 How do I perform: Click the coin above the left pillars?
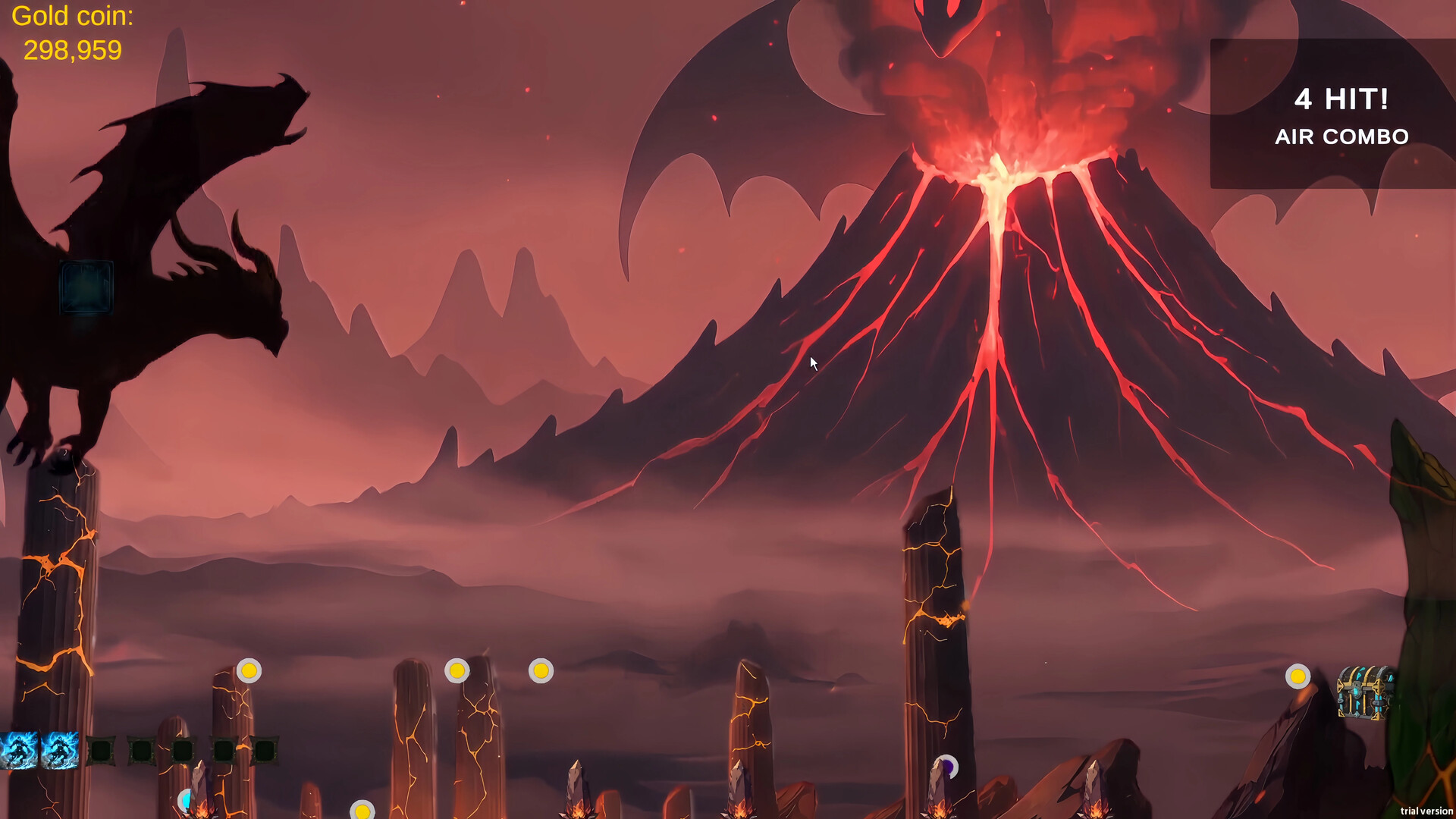(250, 670)
